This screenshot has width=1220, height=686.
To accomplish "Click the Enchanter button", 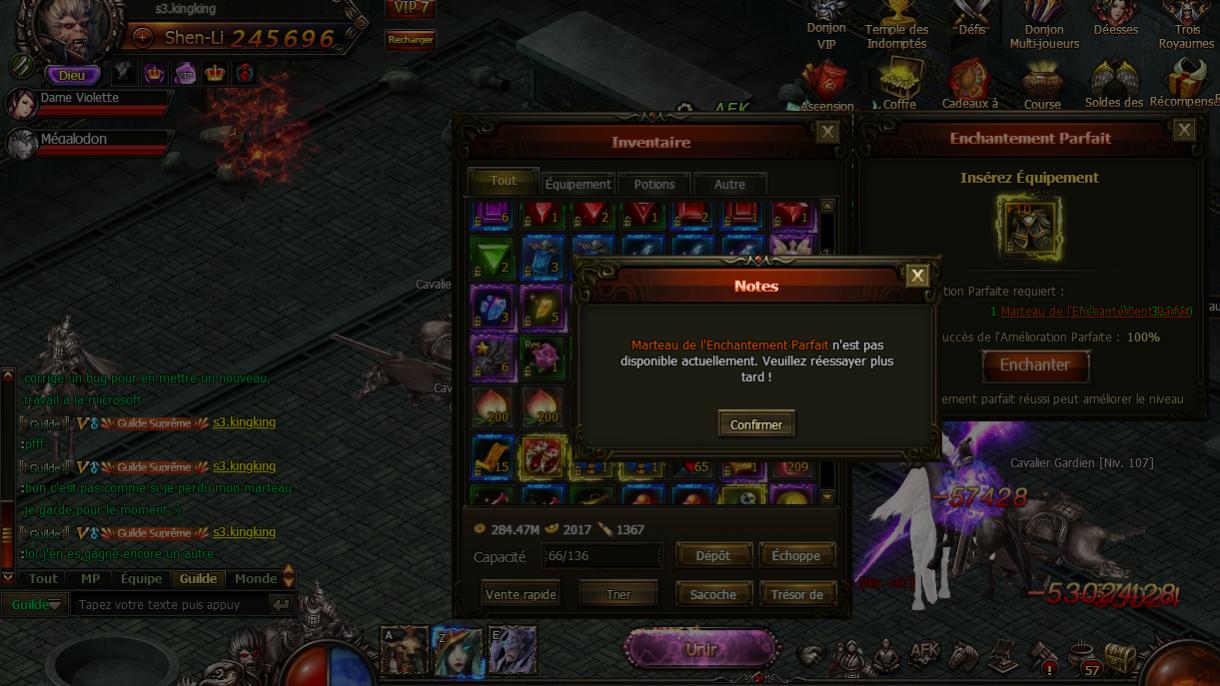I will (1035, 365).
